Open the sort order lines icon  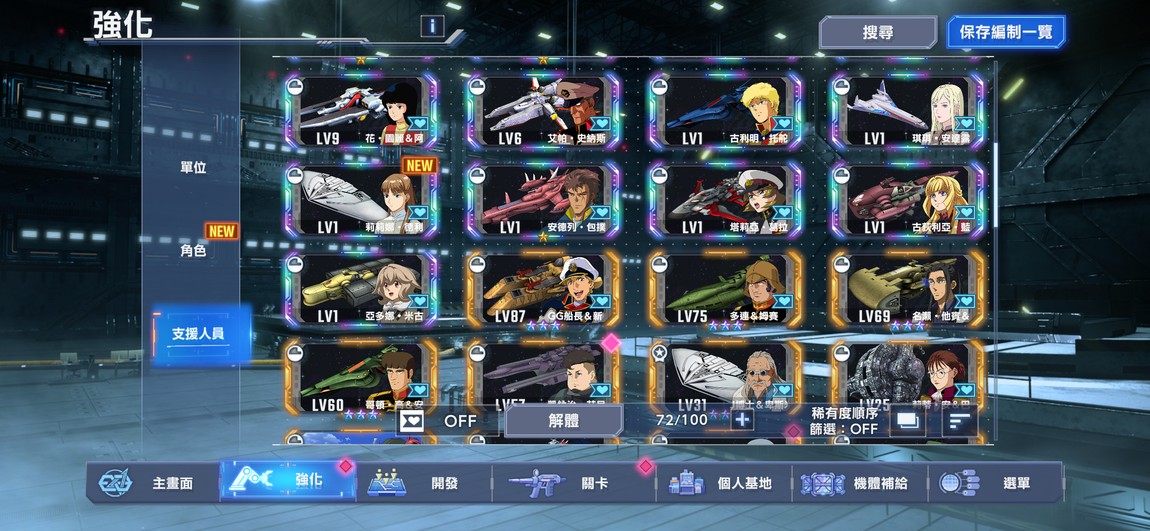(959, 421)
